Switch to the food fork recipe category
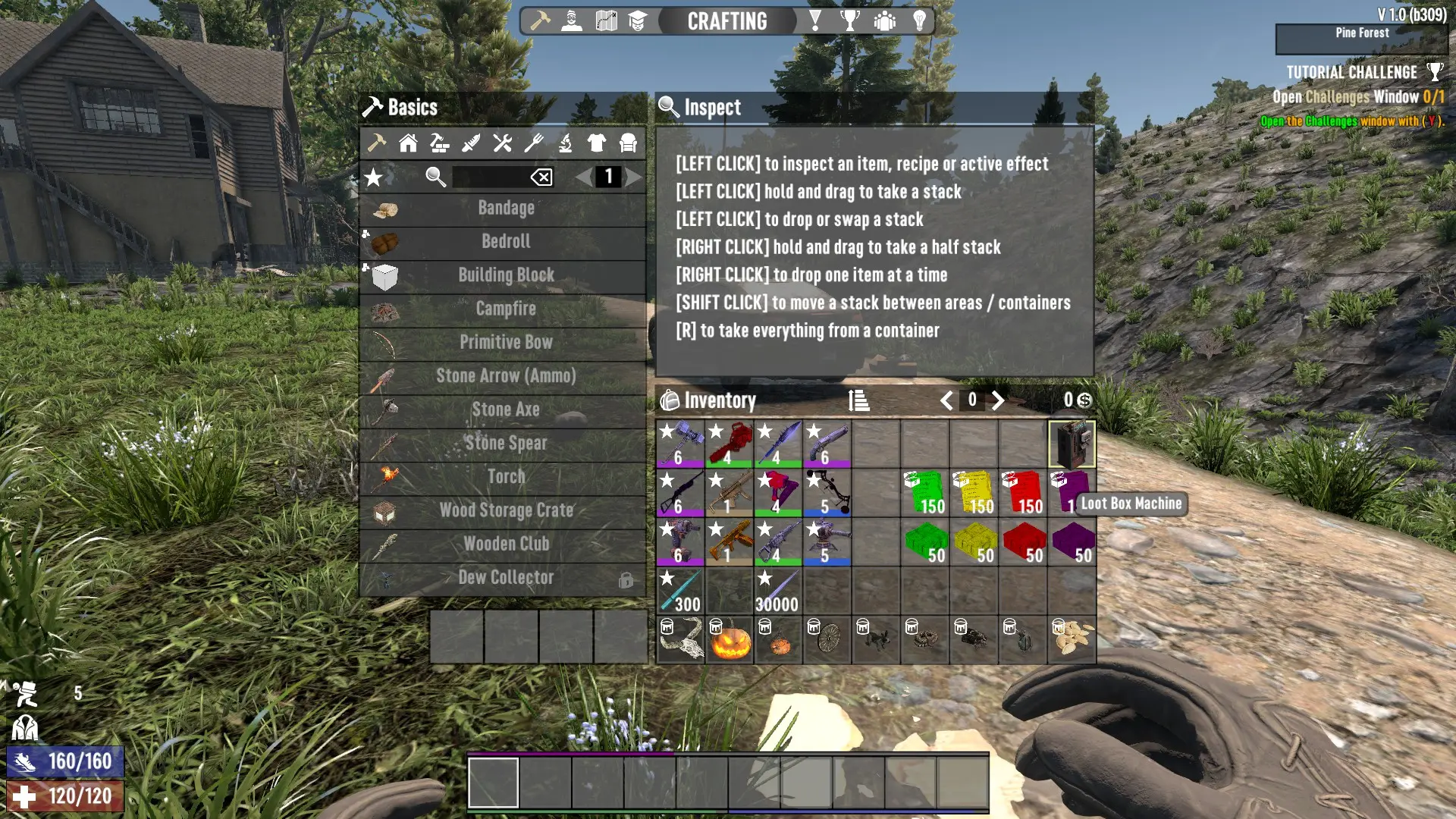Screen dimensions: 1456x819 click(x=534, y=143)
